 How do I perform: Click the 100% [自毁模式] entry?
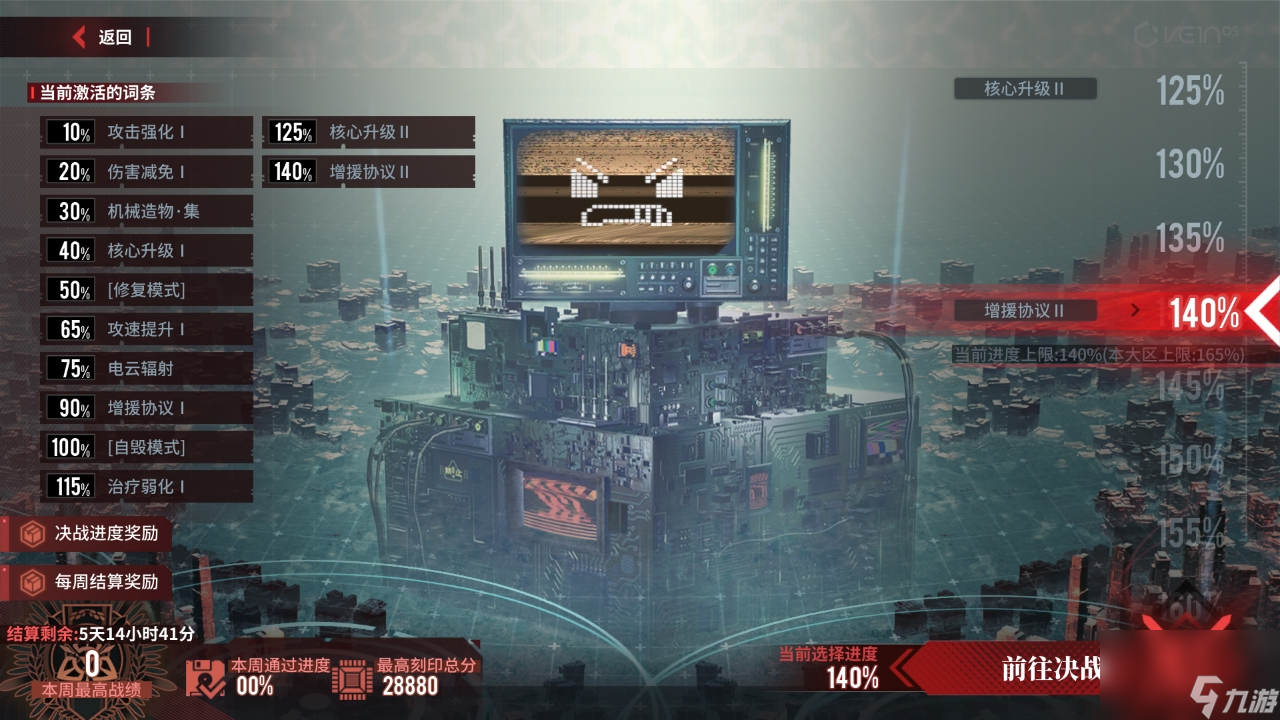[146, 447]
